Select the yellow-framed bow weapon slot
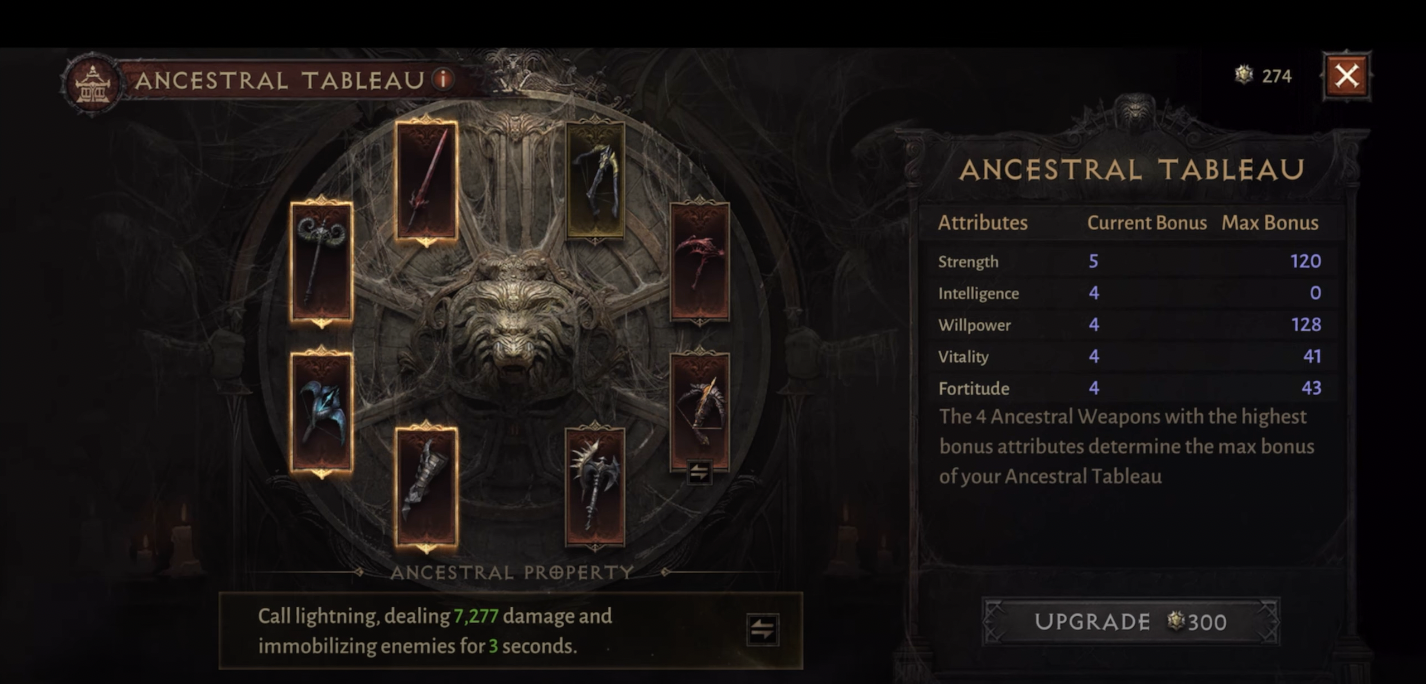The image size is (1426, 684). 595,182
